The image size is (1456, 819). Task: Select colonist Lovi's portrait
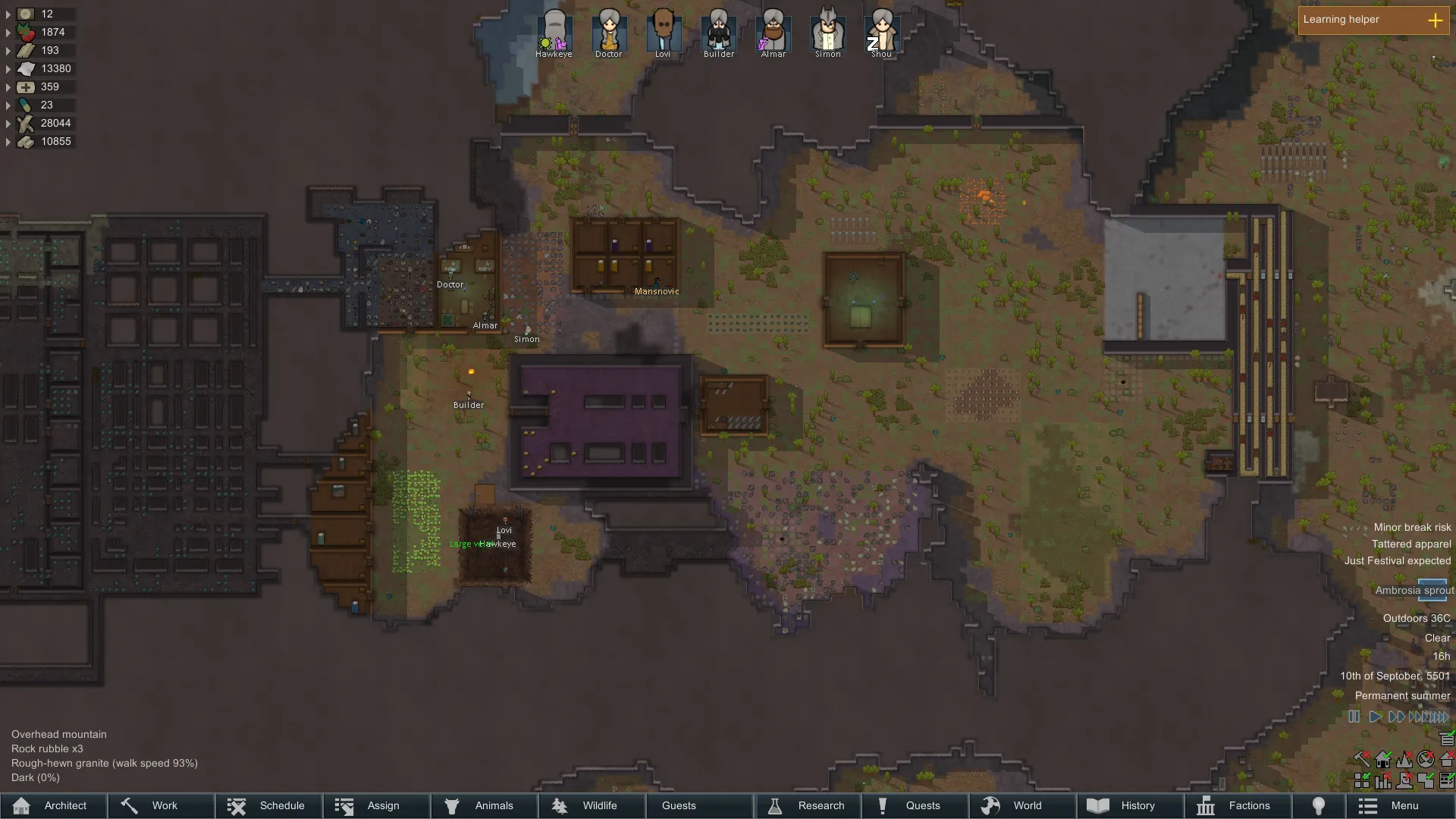click(664, 32)
